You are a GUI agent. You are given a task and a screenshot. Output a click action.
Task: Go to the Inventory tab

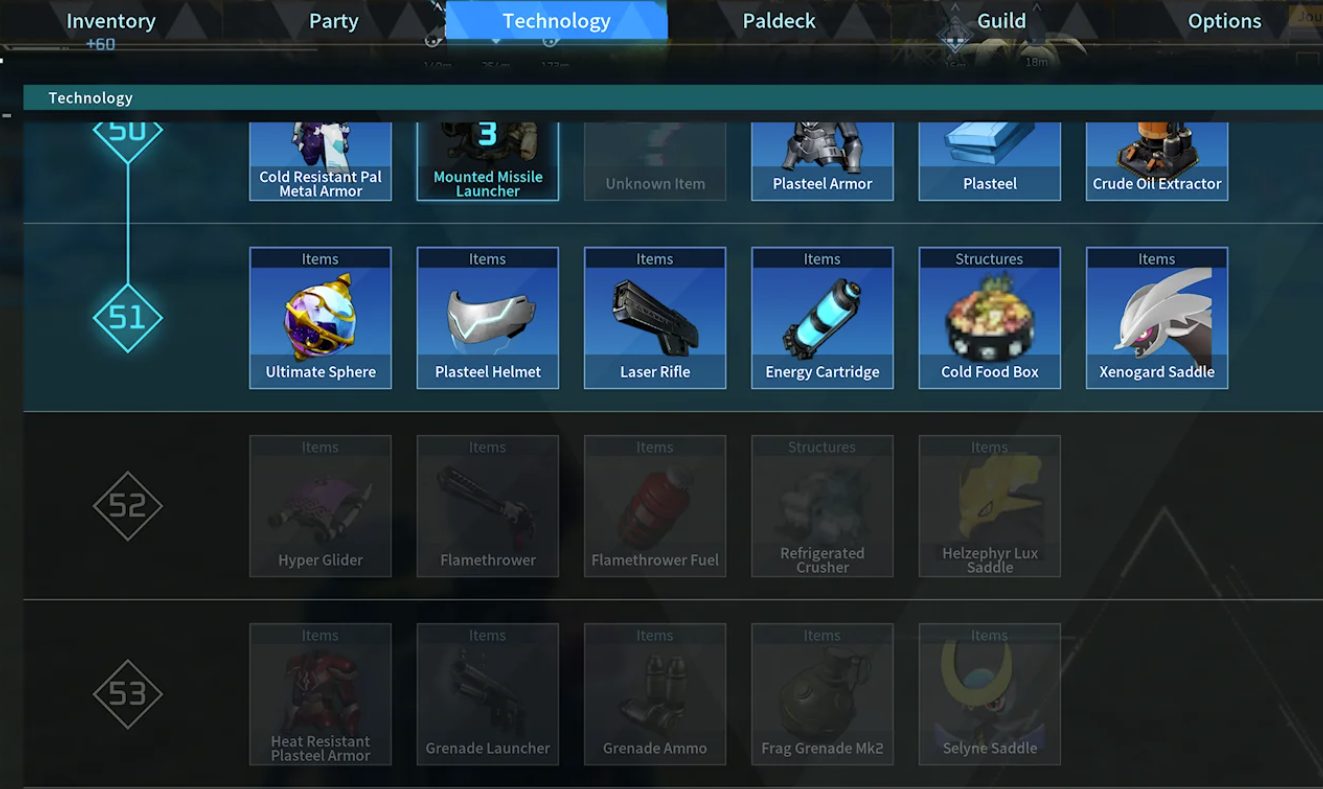click(110, 20)
